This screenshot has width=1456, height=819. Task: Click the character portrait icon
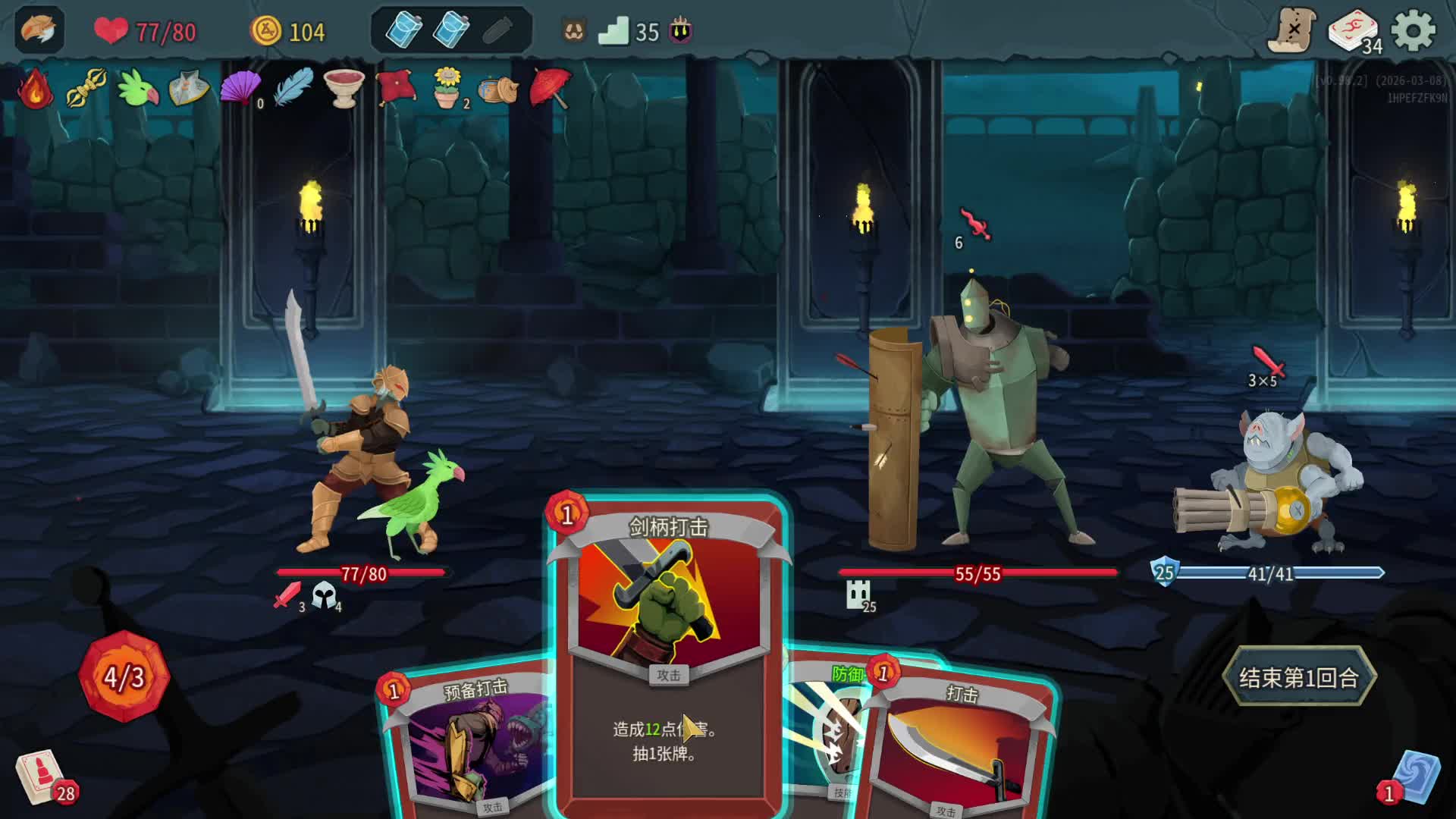coord(39,31)
